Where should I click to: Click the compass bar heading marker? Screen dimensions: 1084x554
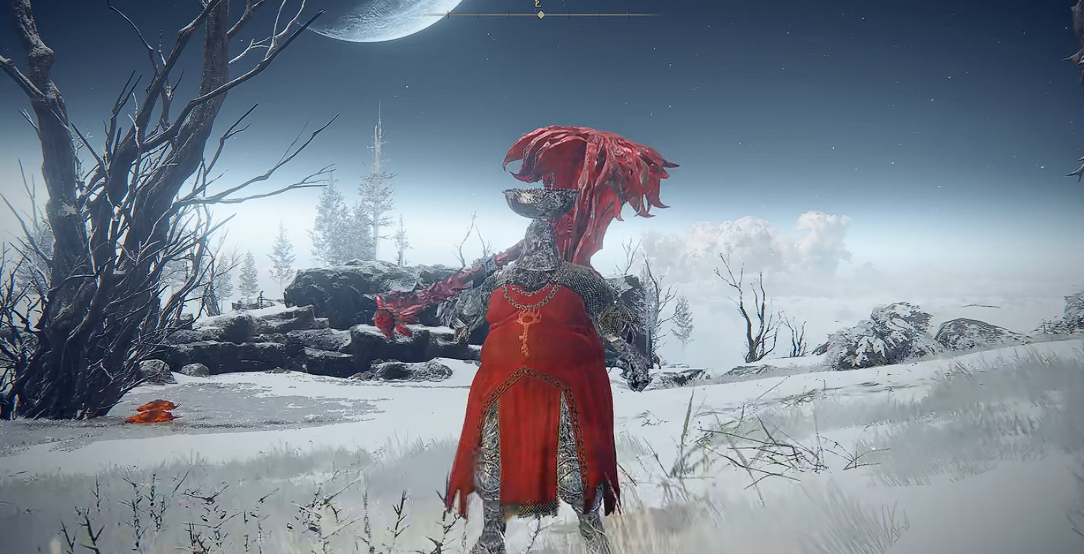(540, 13)
